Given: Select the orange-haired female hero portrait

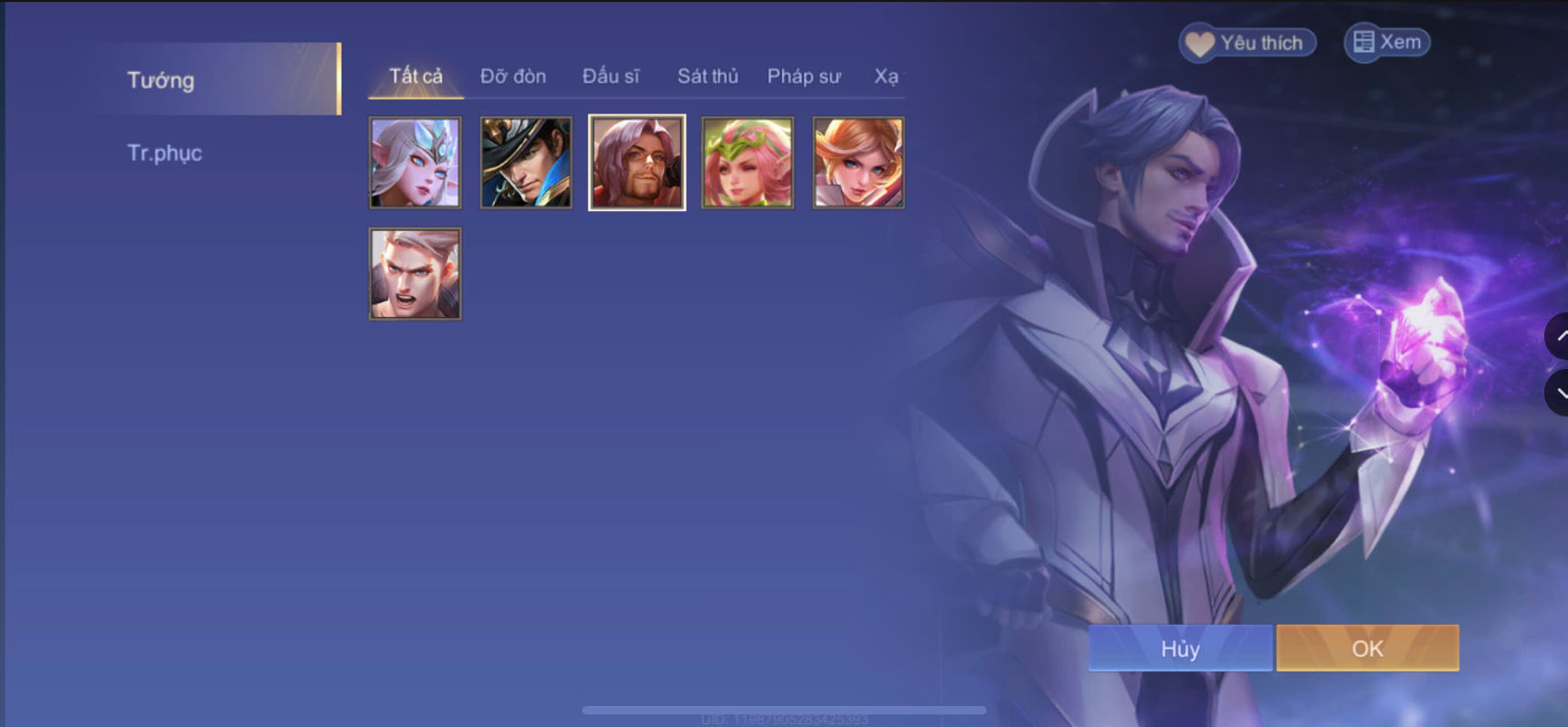Looking at the screenshot, I should pyautogui.click(x=858, y=163).
